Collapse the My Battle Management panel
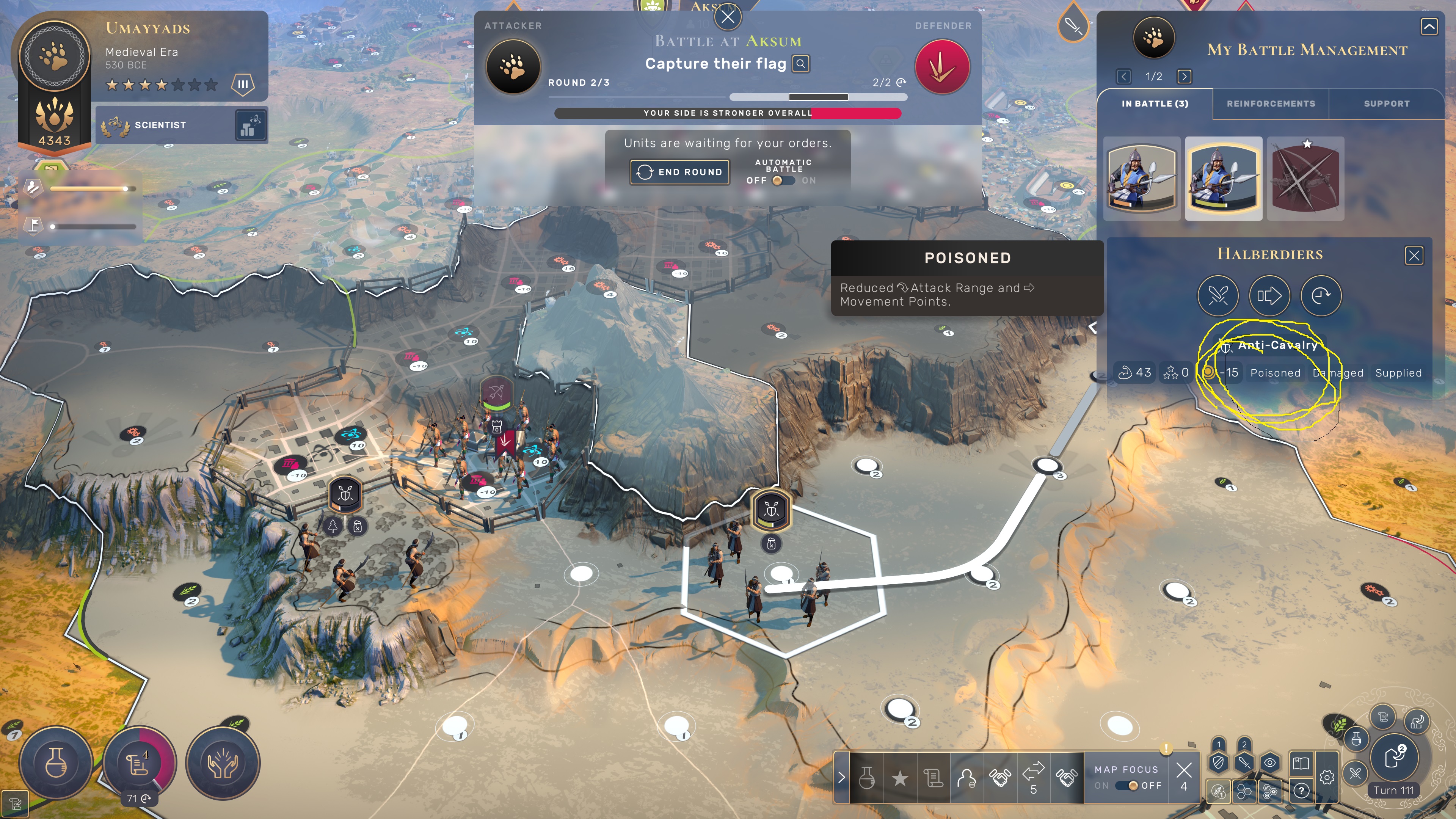The height and width of the screenshot is (819, 1456). click(x=1429, y=27)
